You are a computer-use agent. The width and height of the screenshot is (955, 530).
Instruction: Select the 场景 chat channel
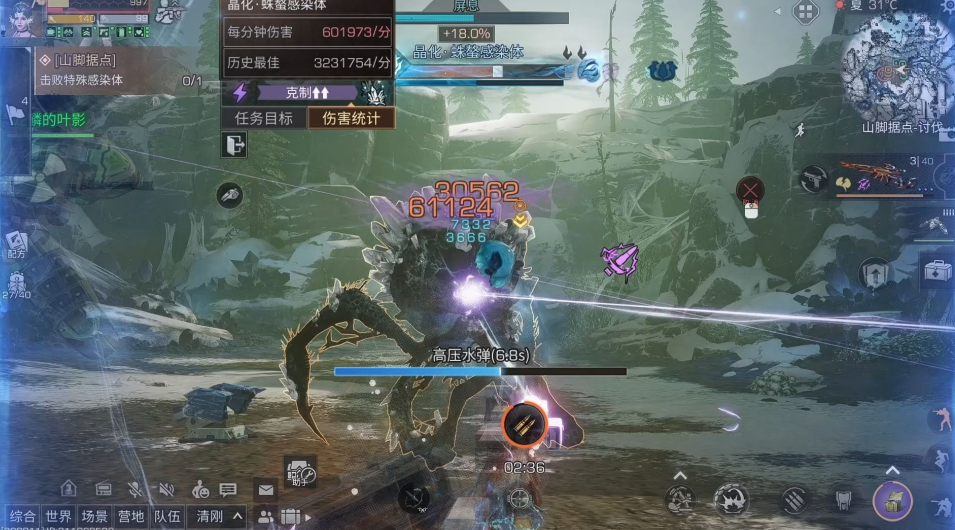[x=95, y=517]
